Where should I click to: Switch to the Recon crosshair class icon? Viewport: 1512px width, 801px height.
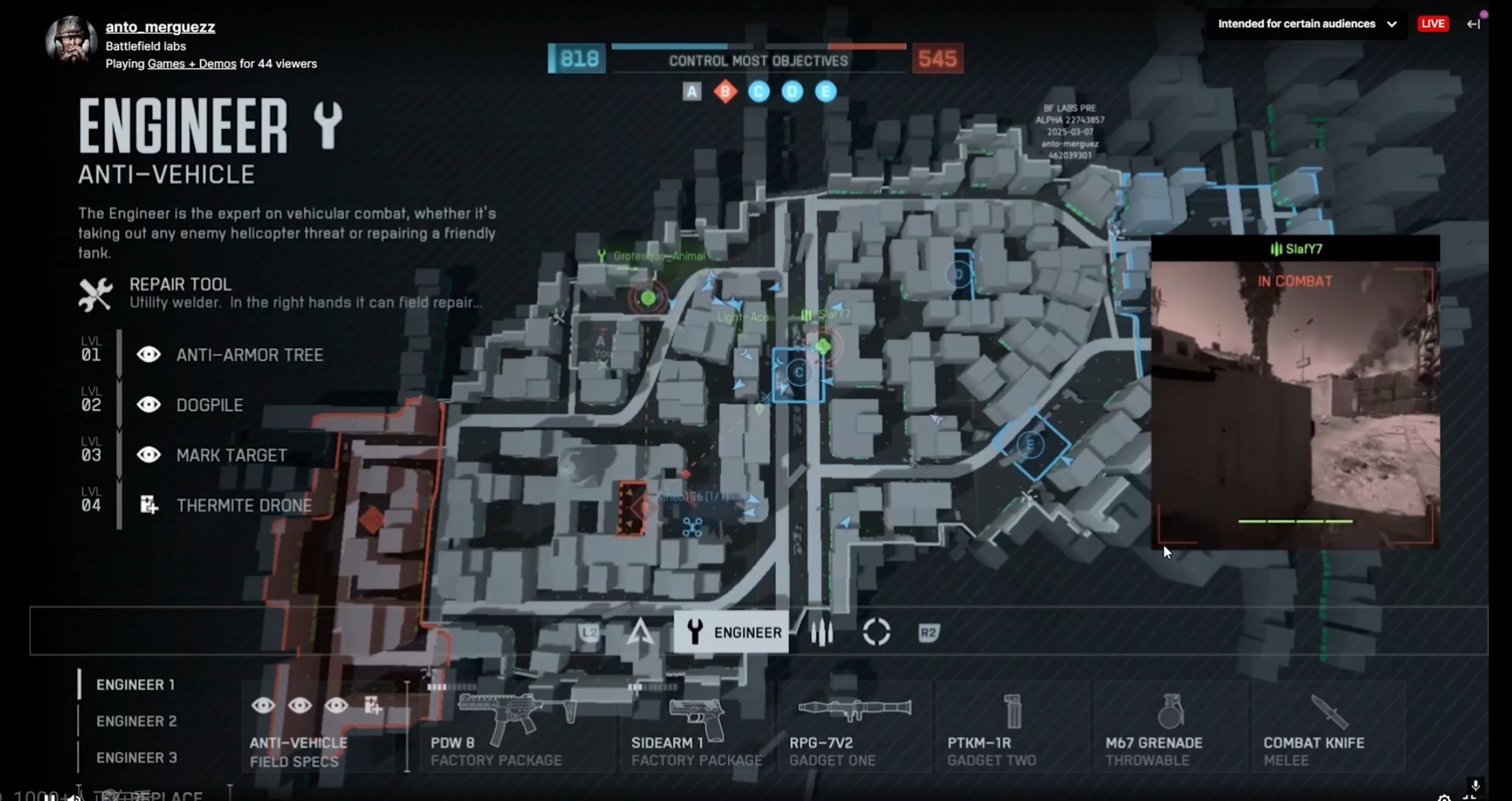876,632
